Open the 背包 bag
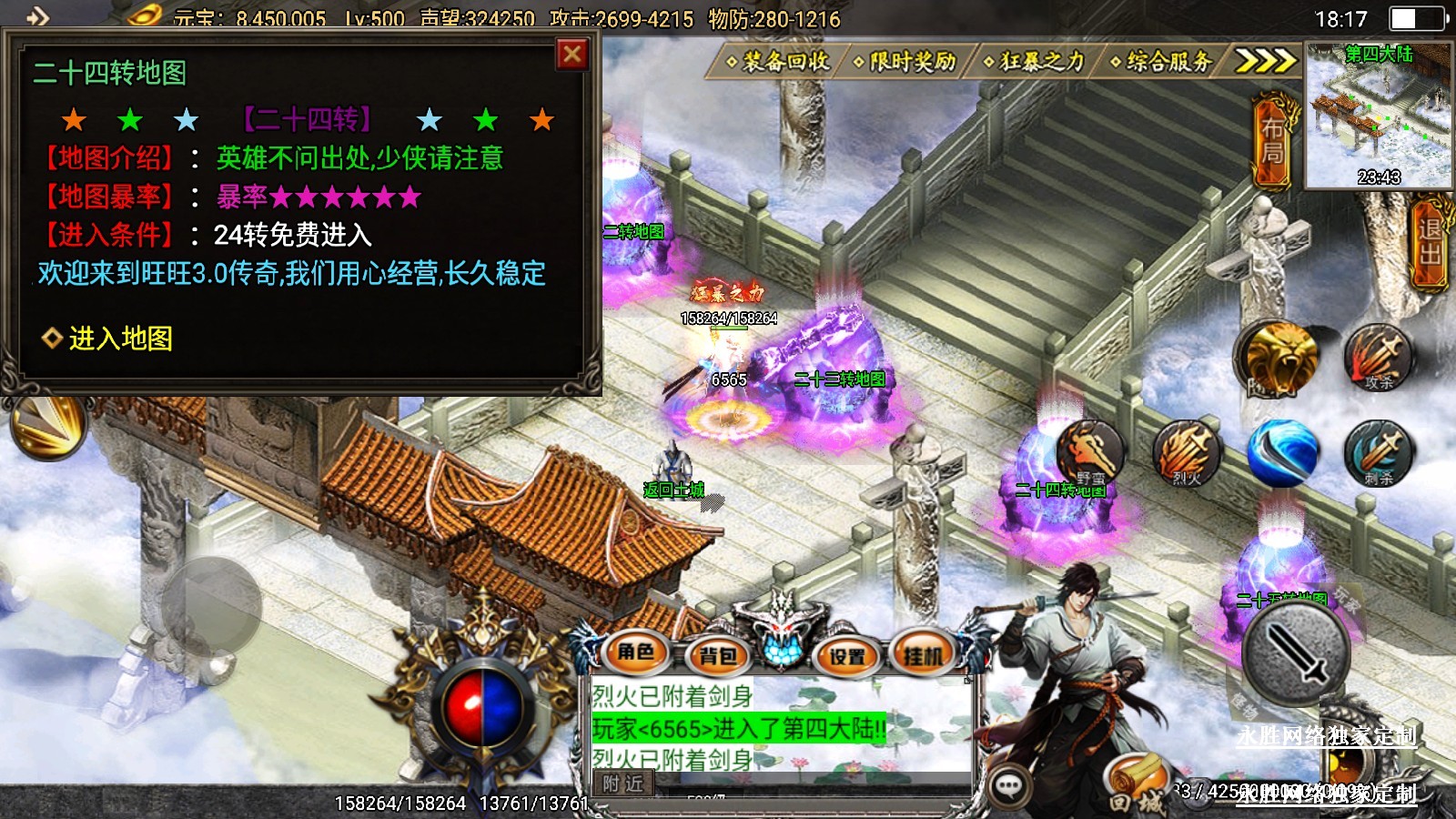 point(717,655)
